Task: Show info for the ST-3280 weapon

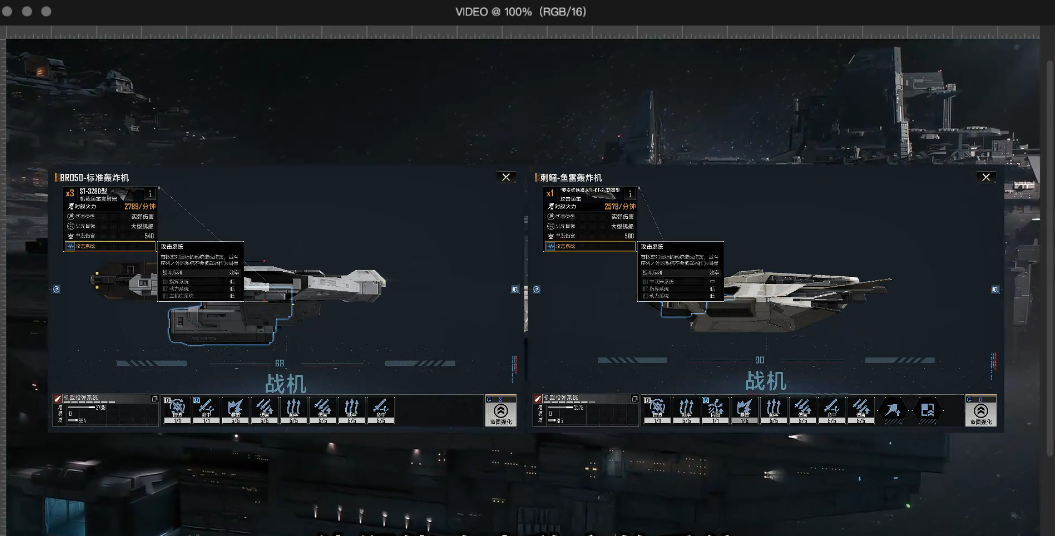Action: pyautogui.click(x=151, y=194)
